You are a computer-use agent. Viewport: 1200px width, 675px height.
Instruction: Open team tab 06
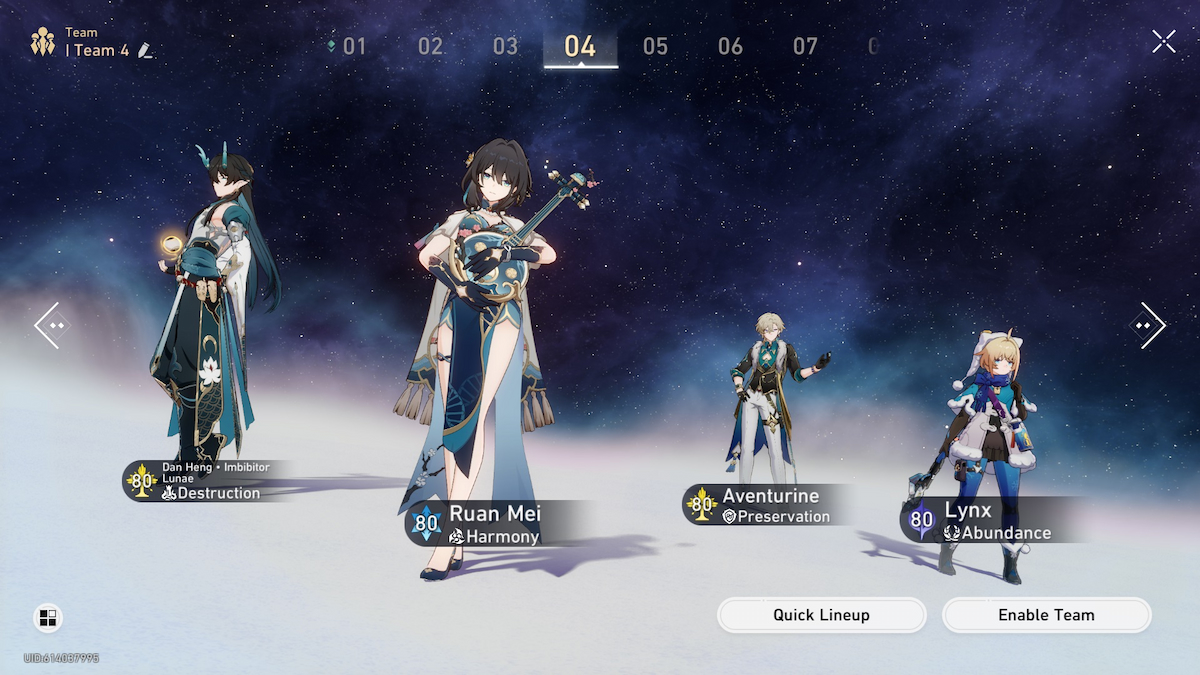coord(730,46)
